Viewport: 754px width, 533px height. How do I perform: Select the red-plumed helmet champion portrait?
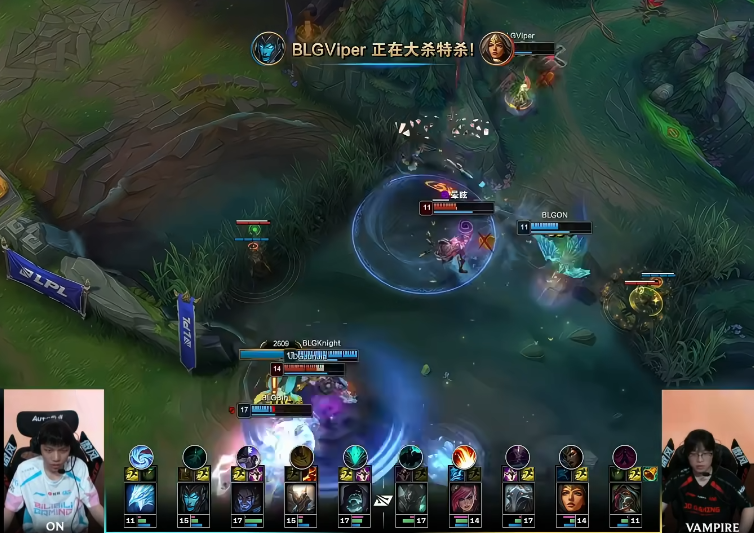click(626, 498)
